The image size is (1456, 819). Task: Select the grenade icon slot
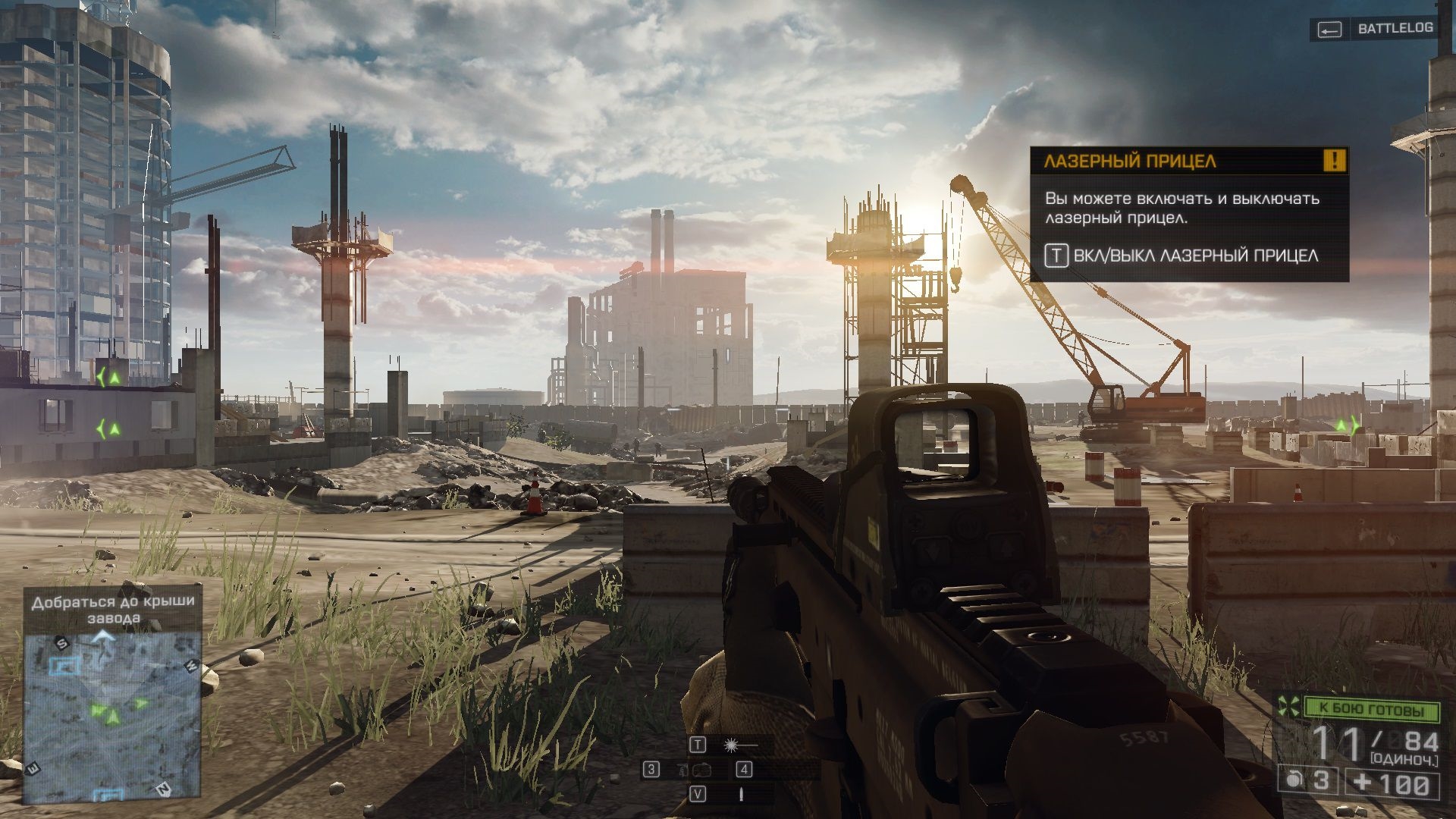click(1294, 781)
